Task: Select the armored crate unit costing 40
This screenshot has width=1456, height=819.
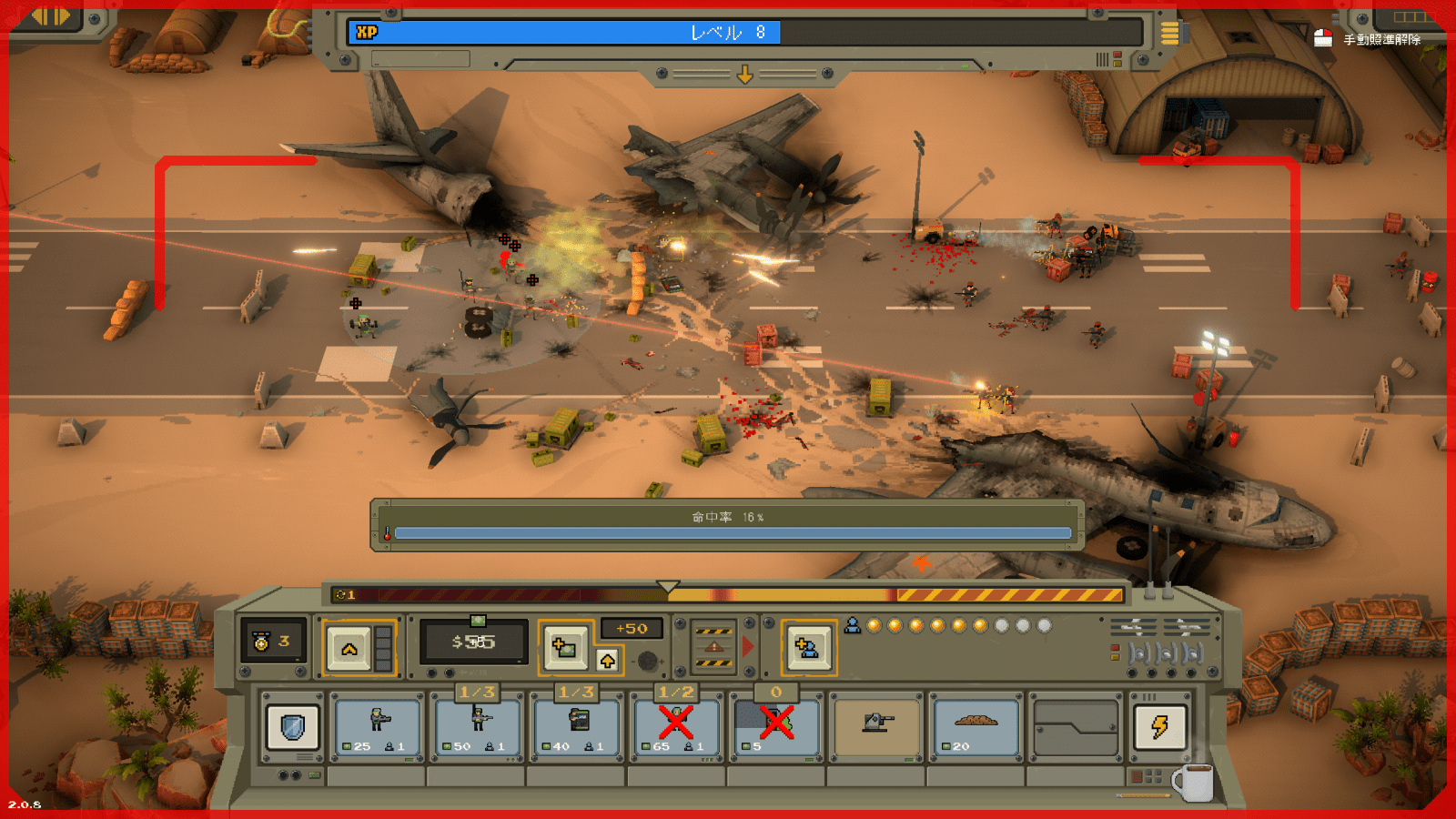Action: (577, 725)
